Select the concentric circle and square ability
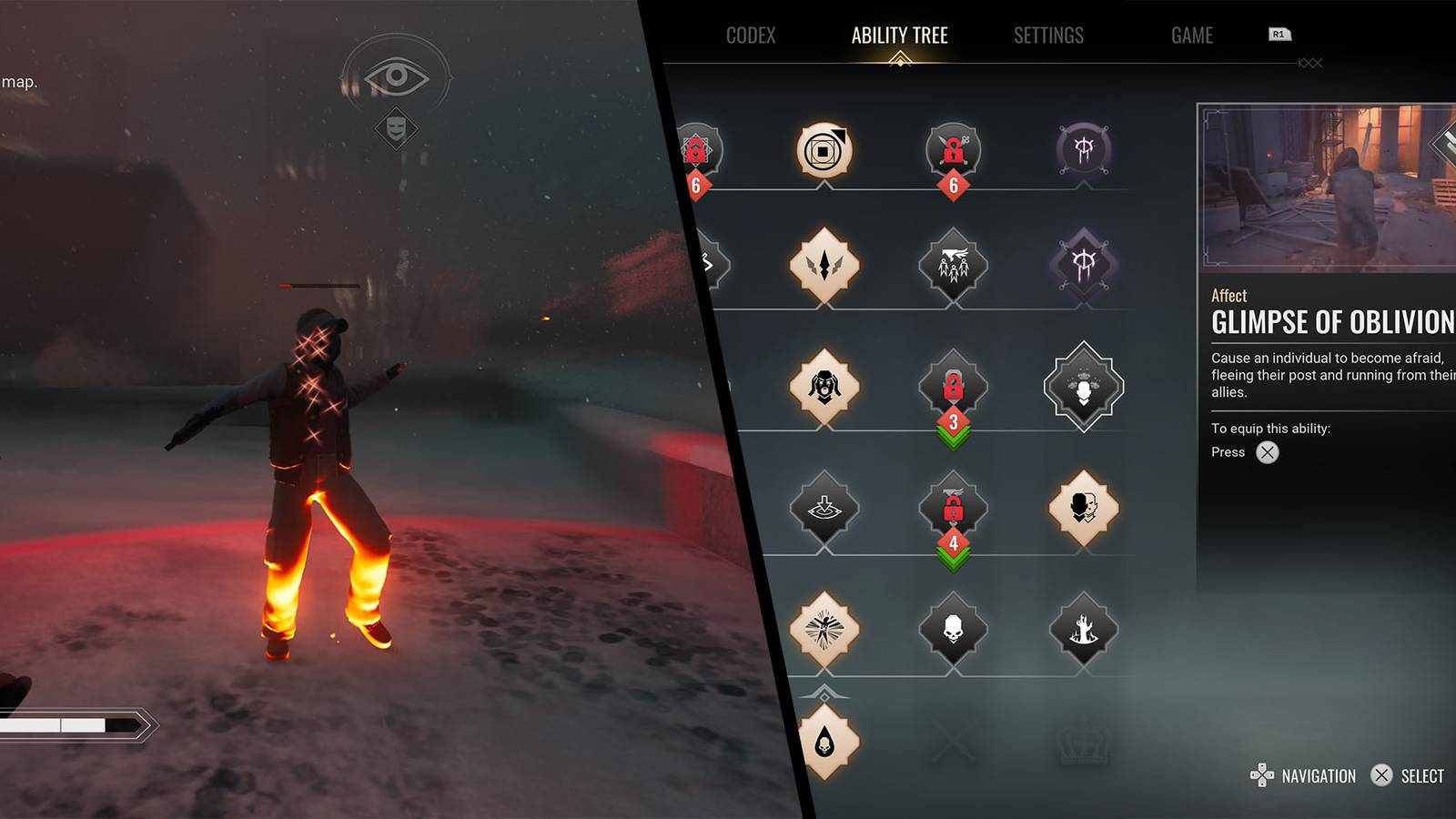This screenshot has height=819, width=1456. [824, 150]
